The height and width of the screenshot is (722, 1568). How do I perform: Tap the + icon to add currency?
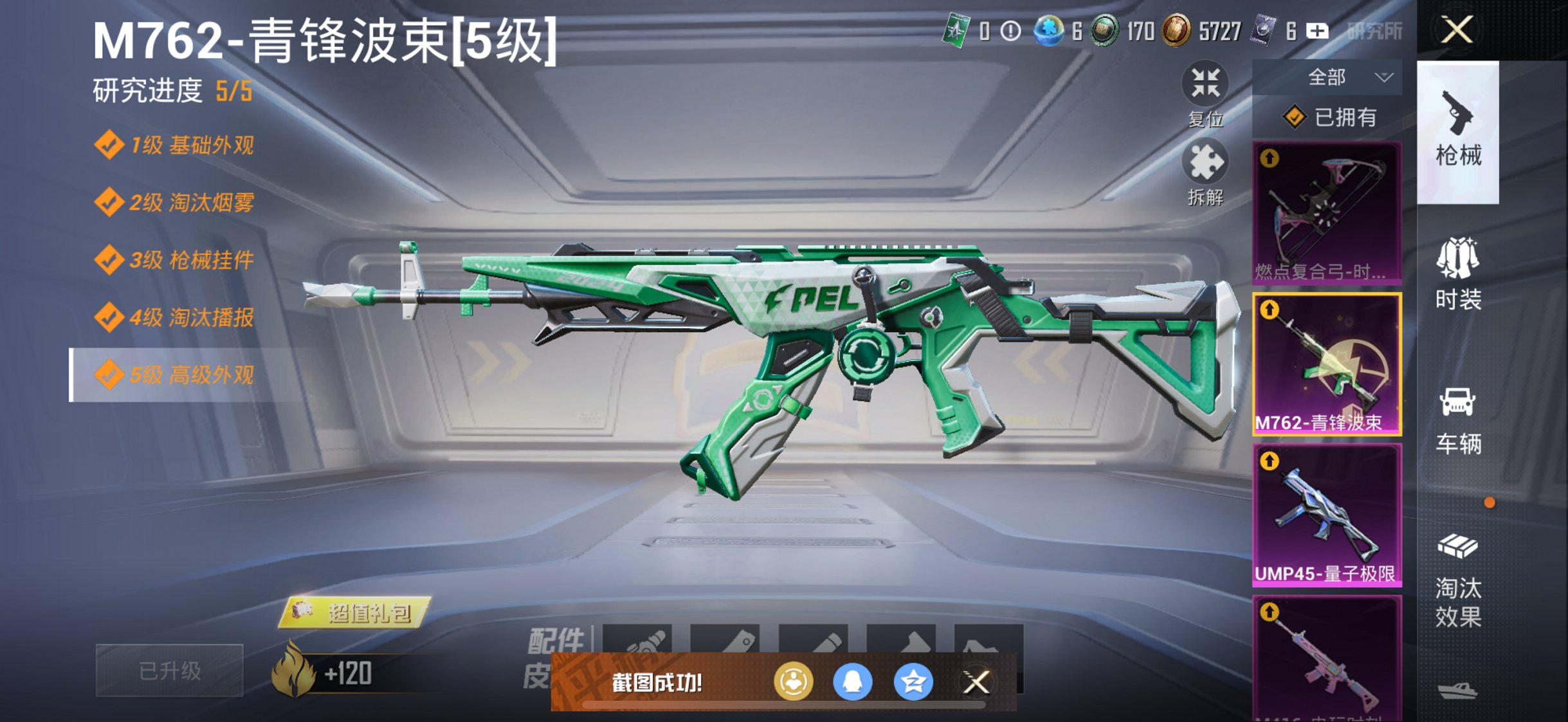pyautogui.click(x=1317, y=31)
